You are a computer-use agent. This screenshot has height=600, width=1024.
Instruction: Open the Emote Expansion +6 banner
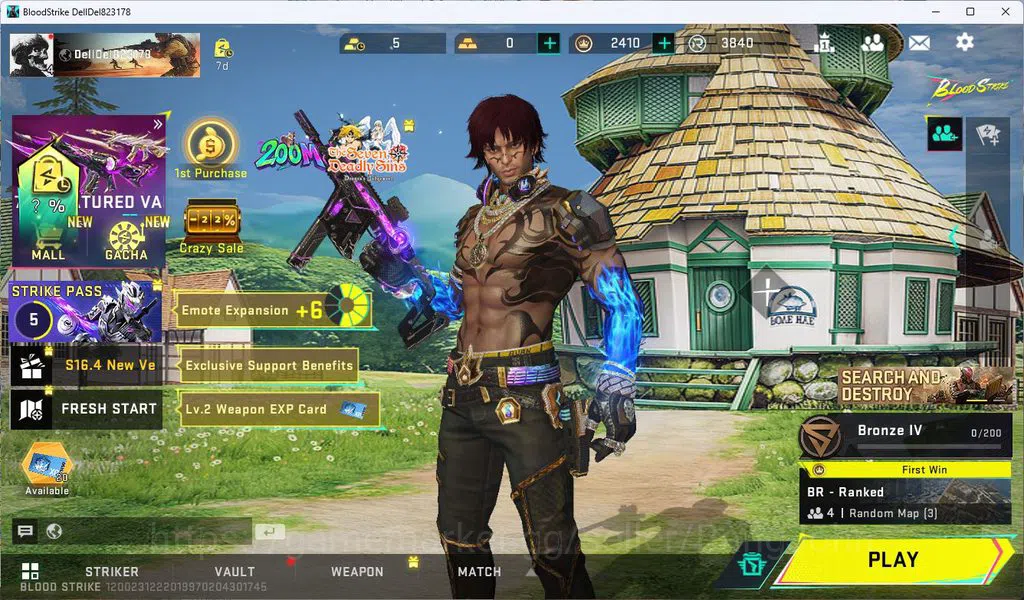pyautogui.click(x=273, y=310)
